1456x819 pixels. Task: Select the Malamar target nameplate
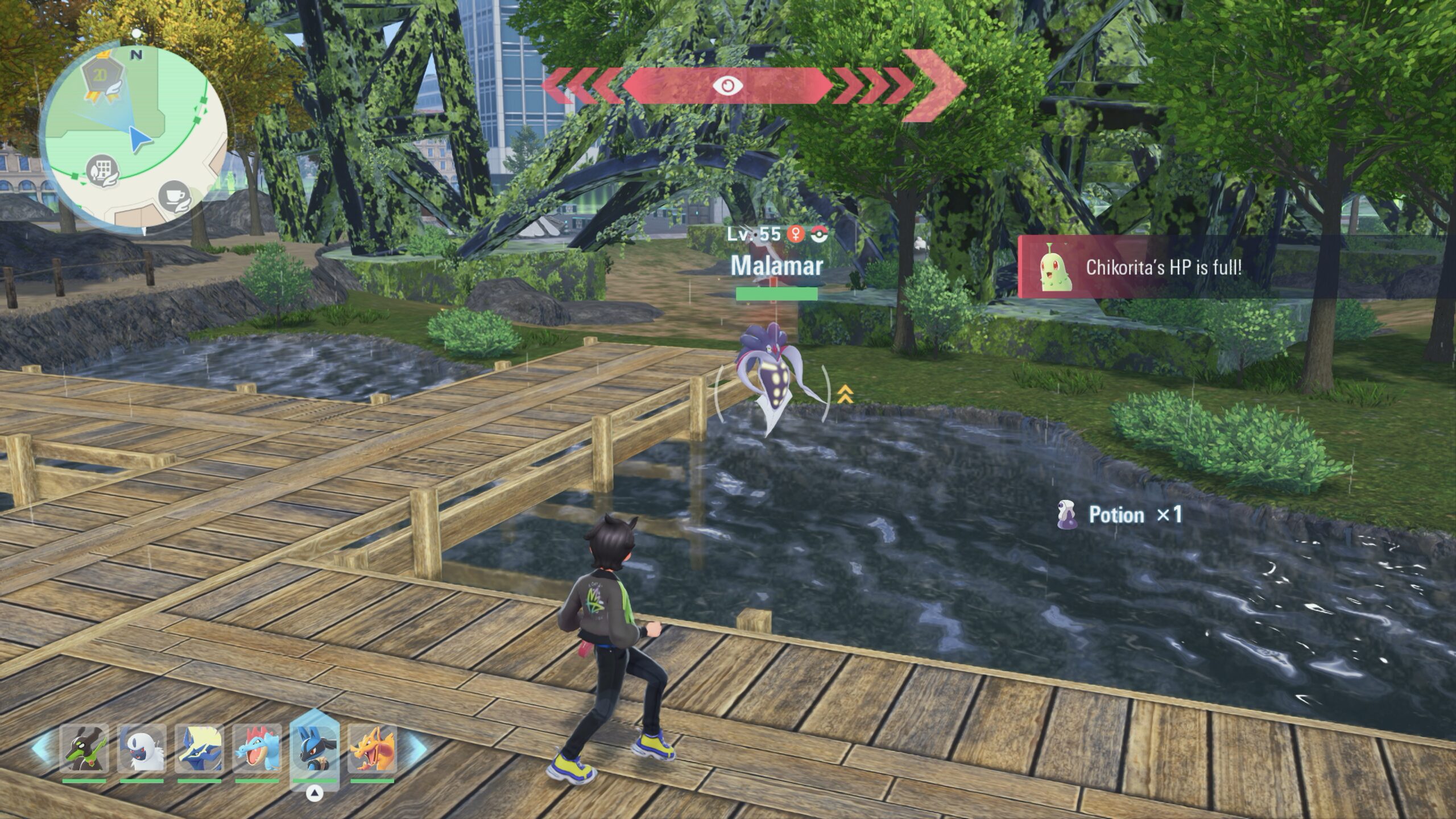[x=776, y=266]
